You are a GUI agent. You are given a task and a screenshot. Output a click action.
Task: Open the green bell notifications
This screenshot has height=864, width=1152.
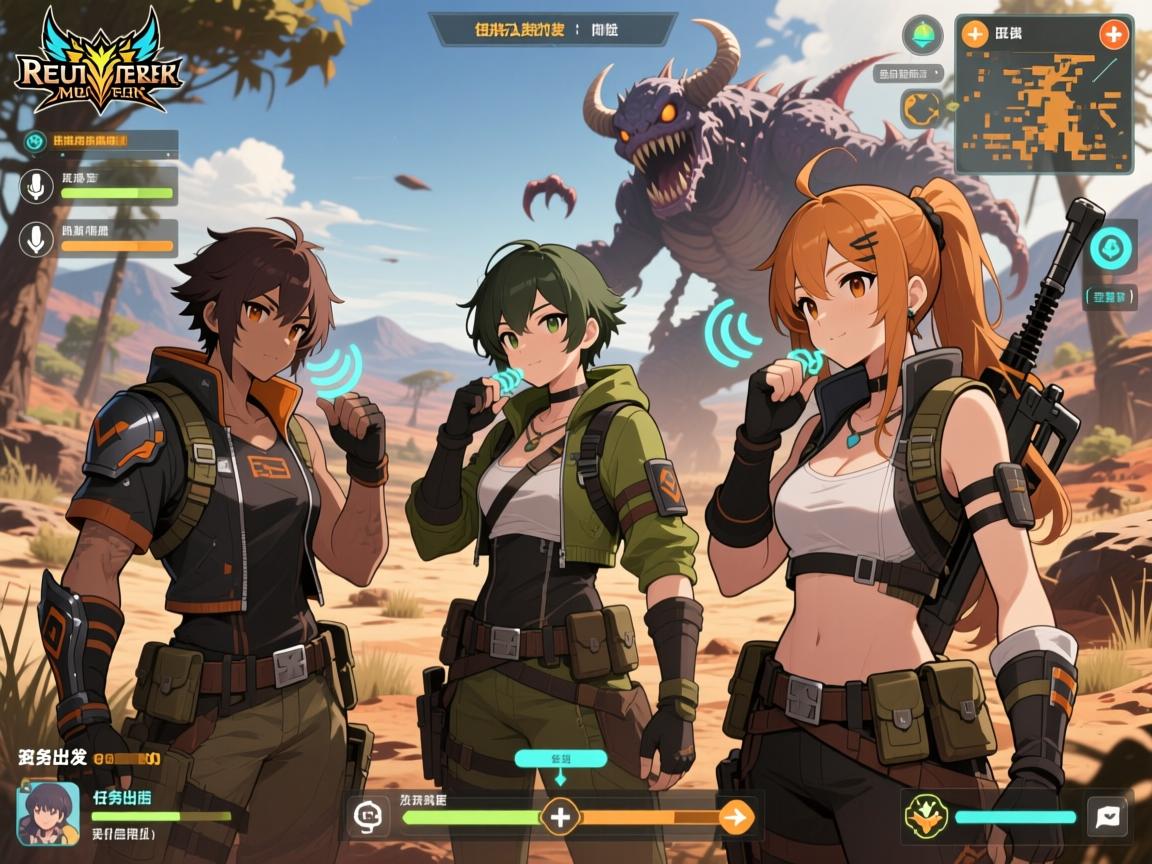922,36
